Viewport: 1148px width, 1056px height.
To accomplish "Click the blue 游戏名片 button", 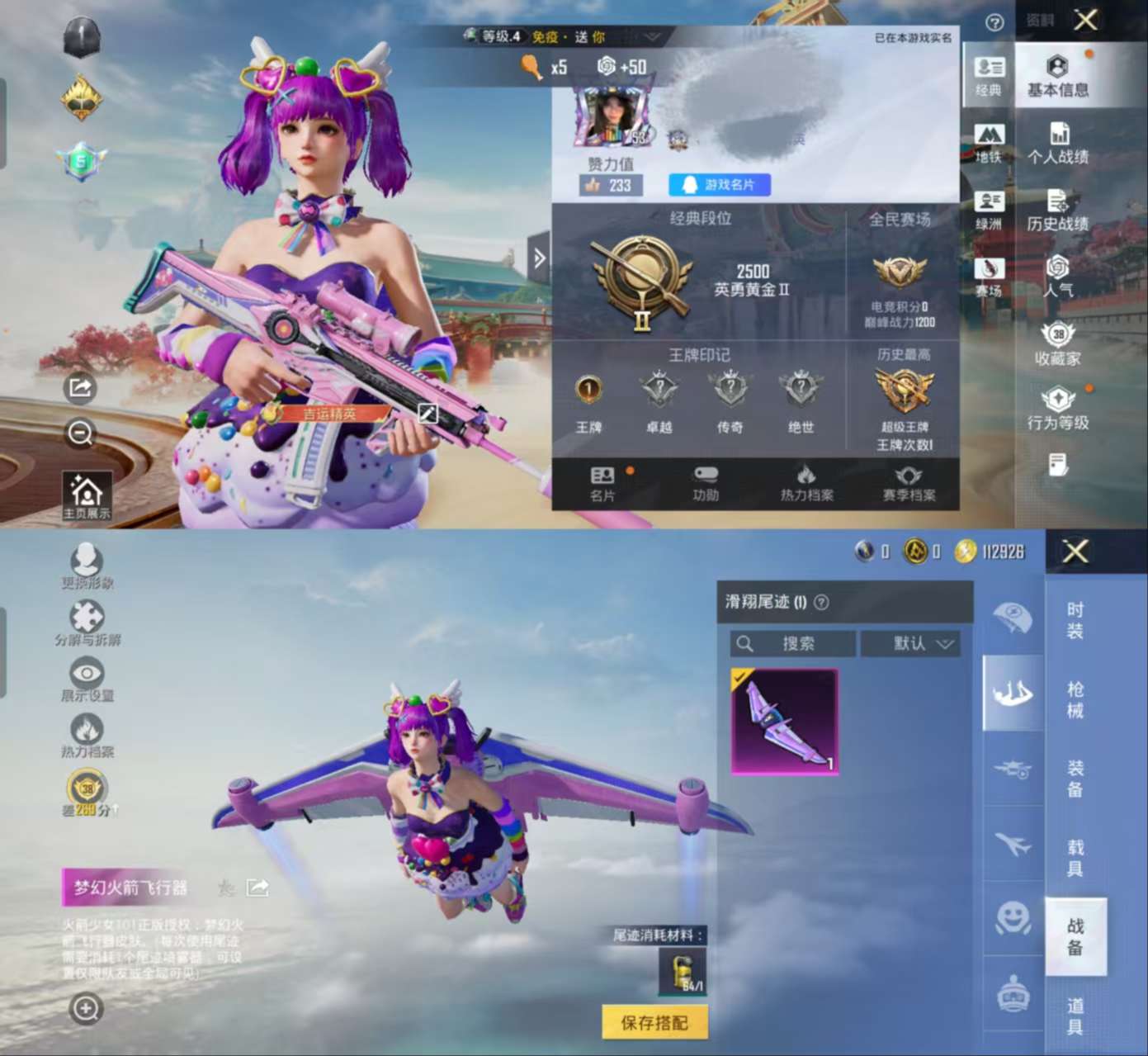I will click(719, 185).
